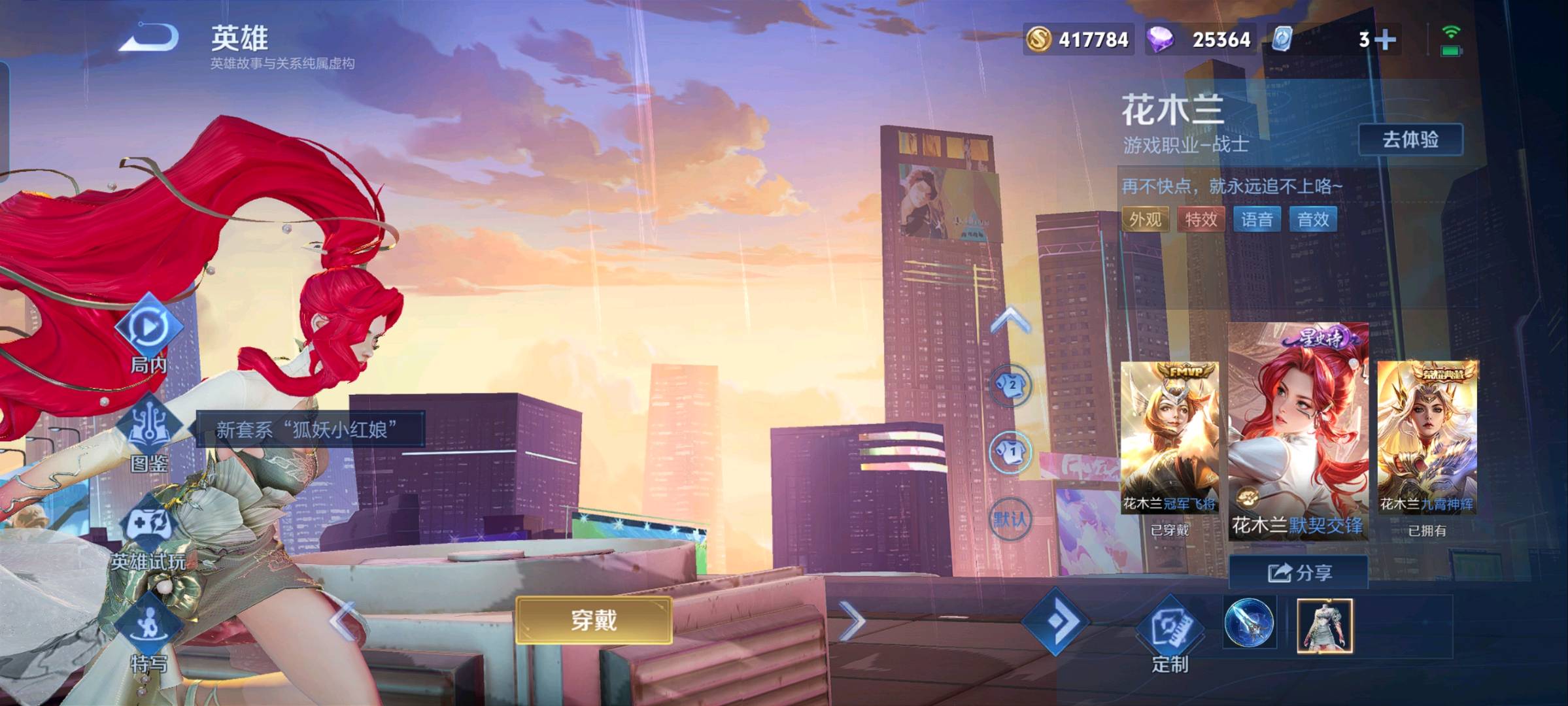Switch to outfit preset 2

[x=1011, y=386]
